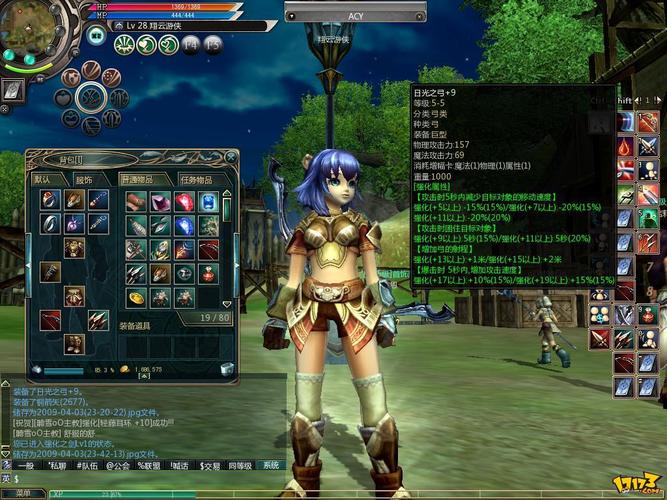This screenshot has width=667, height=500.
Task: Open the 任务物品 quest items tab
Action: (x=195, y=179)
